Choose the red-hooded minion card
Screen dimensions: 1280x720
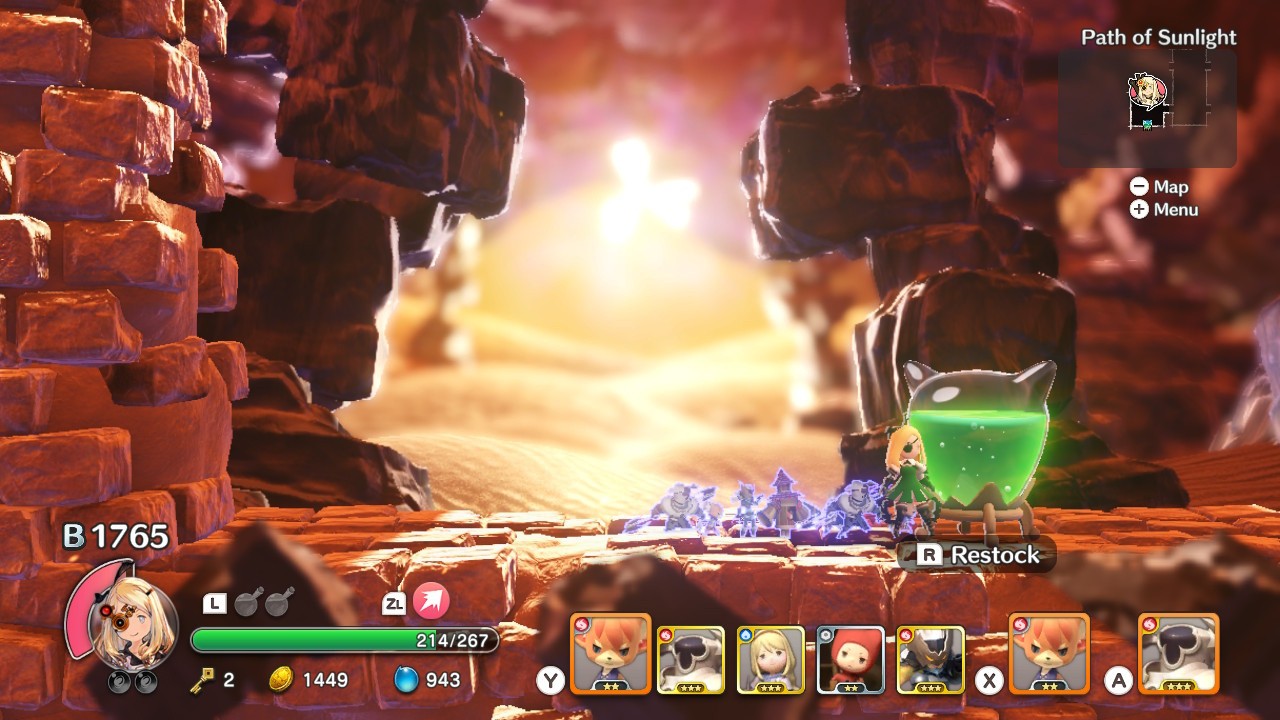850,659
